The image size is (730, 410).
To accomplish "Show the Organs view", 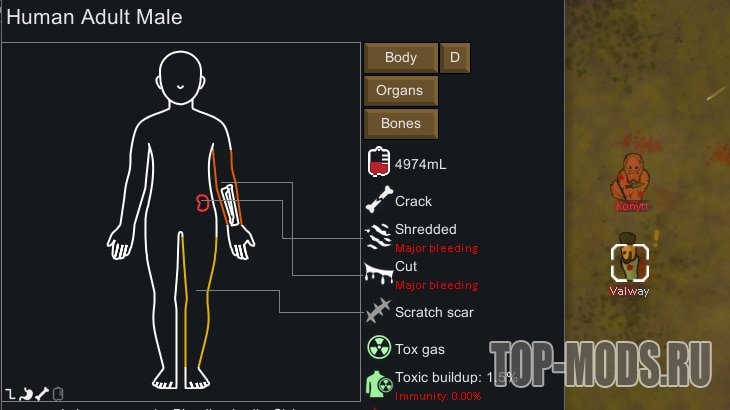I will click(400, 91).
